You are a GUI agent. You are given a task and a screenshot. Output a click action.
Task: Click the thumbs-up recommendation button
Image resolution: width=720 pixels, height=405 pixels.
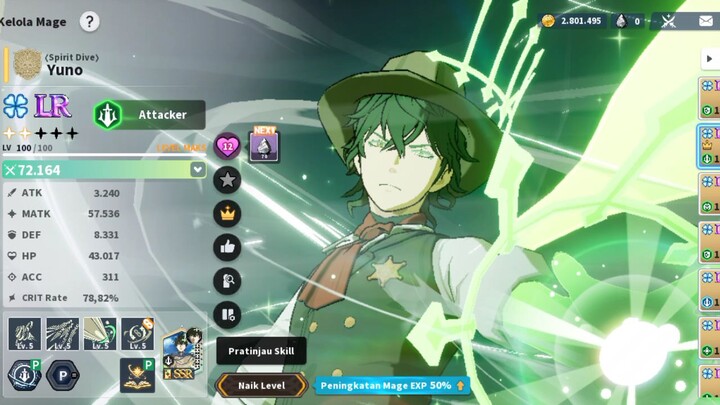point(228,248)
